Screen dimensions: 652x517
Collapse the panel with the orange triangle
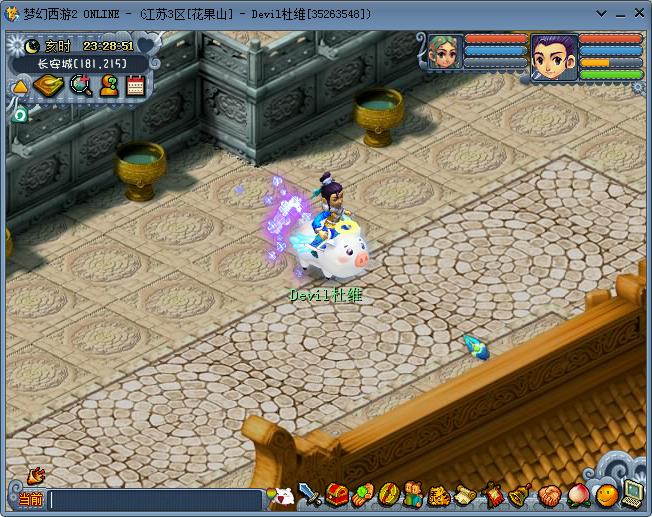point(19,88)
